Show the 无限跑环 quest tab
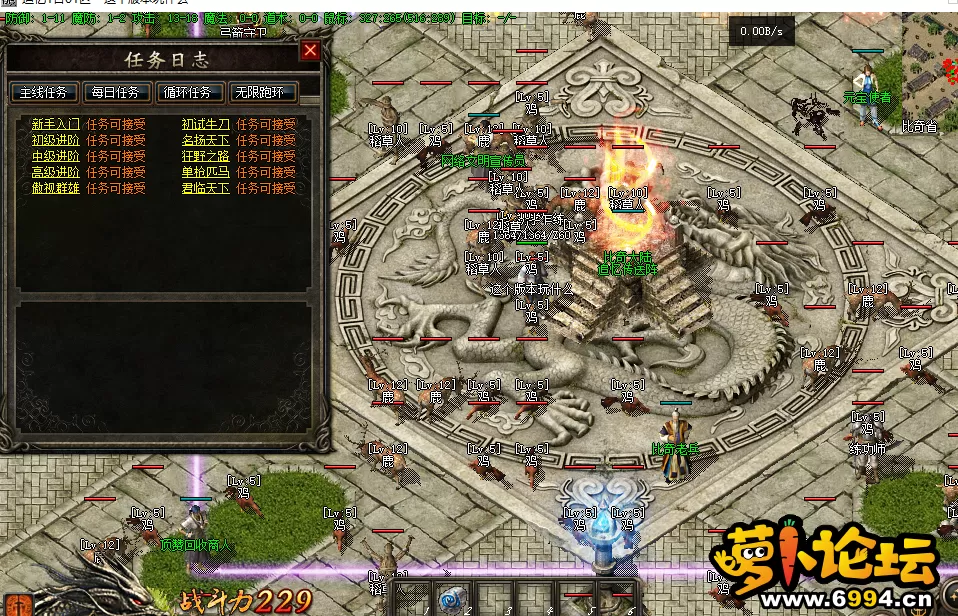 coord(262,93)
